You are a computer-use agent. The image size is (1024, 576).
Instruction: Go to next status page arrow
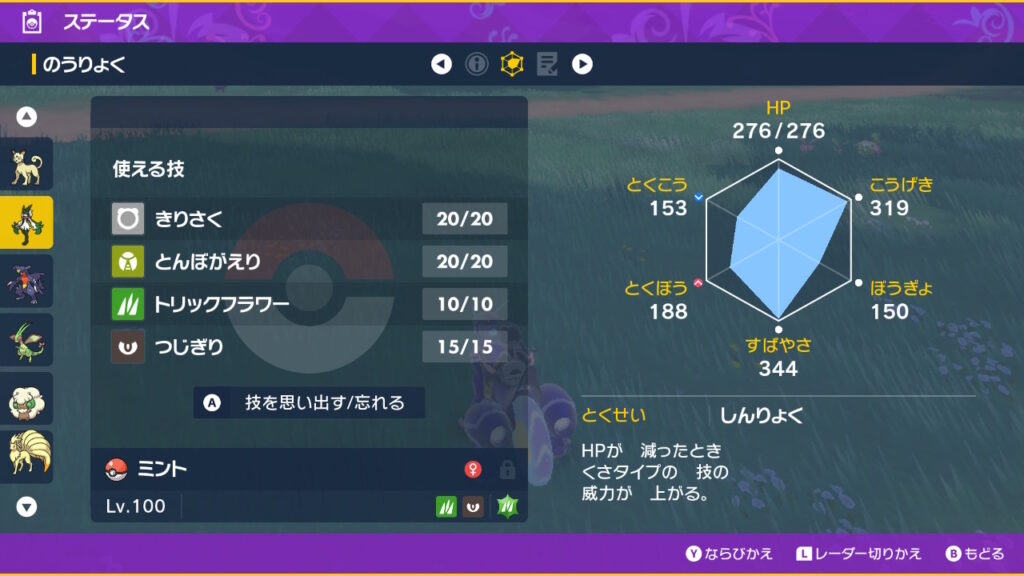(x=582, y=65)
